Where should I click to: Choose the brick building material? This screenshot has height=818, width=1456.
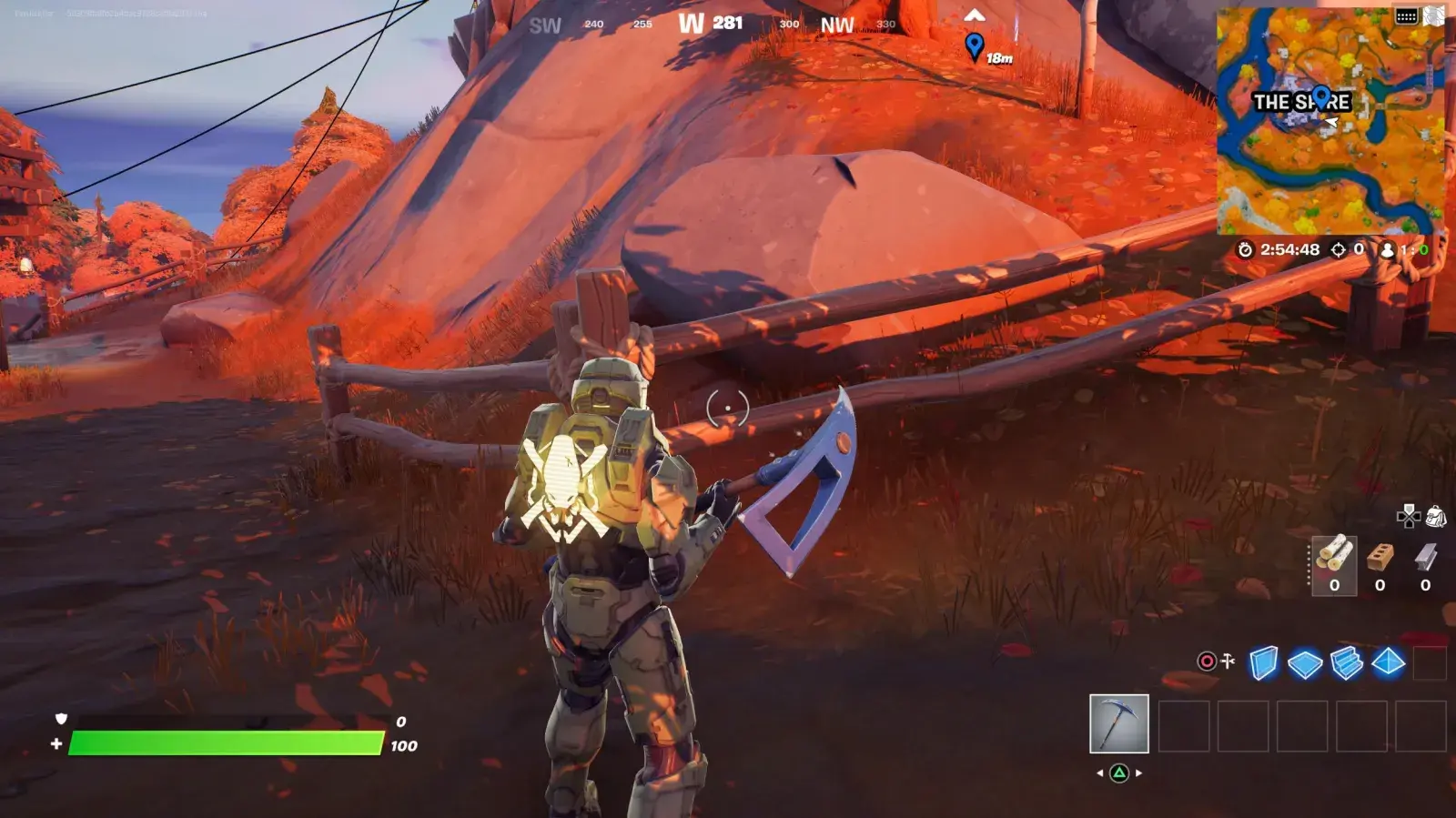[x=1380, y=565]
